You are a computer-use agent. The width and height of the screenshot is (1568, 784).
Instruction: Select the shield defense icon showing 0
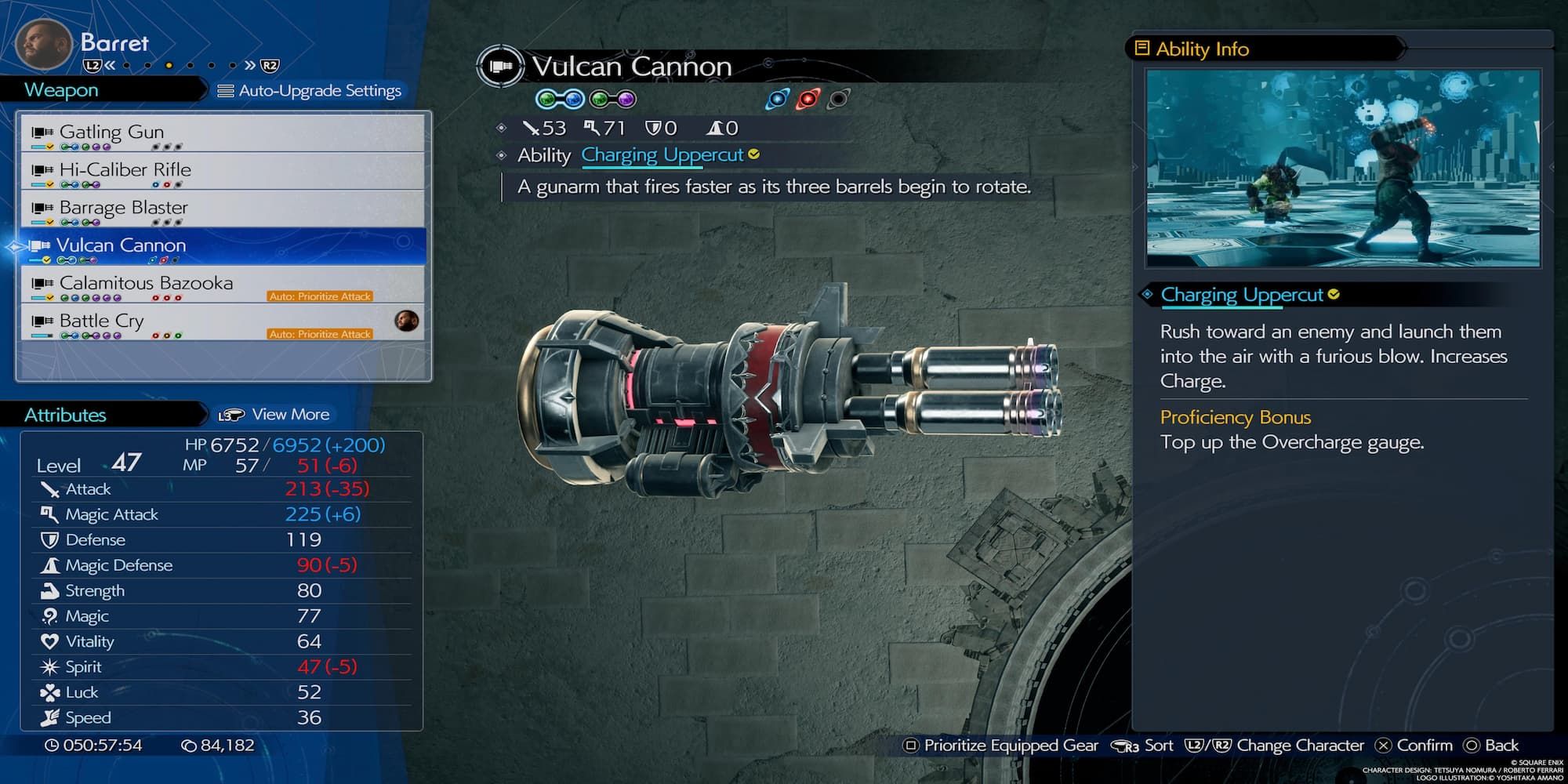(x=653, y=127)
